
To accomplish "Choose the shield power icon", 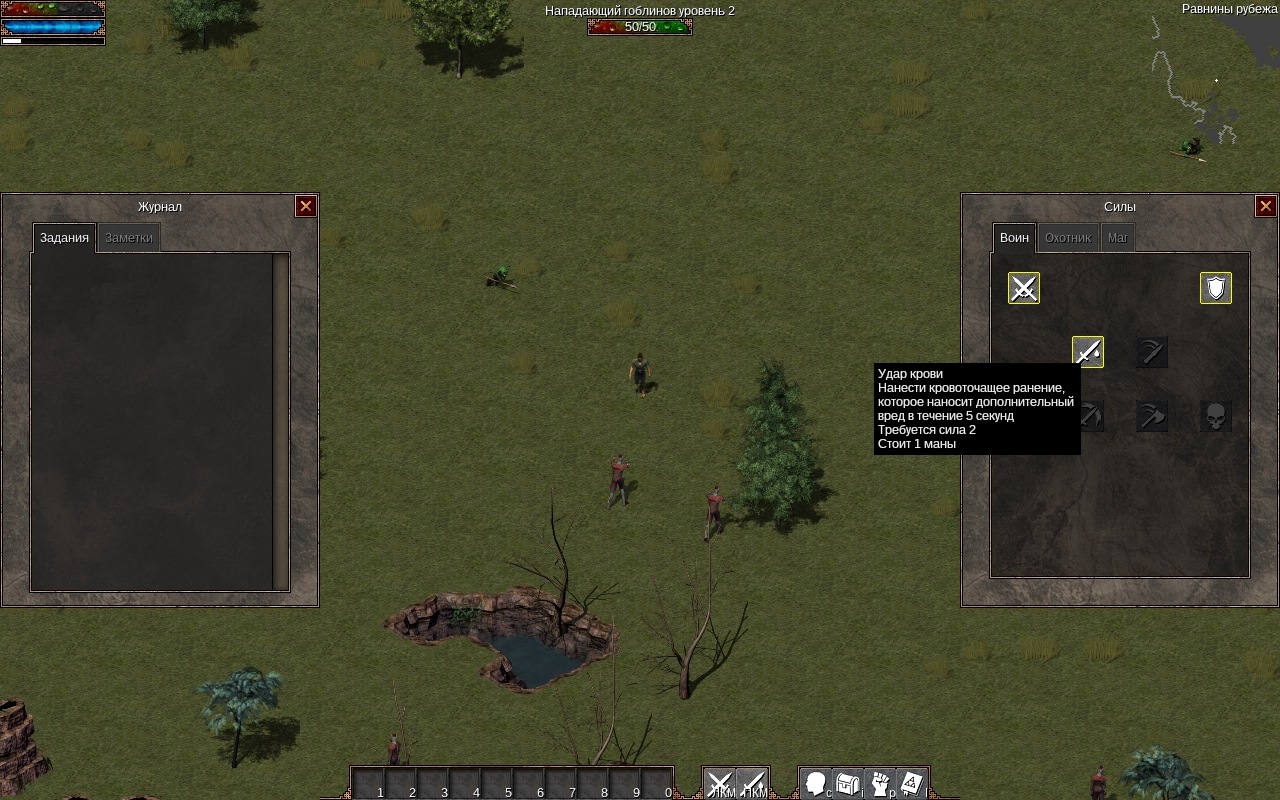I will (1216, 288).
